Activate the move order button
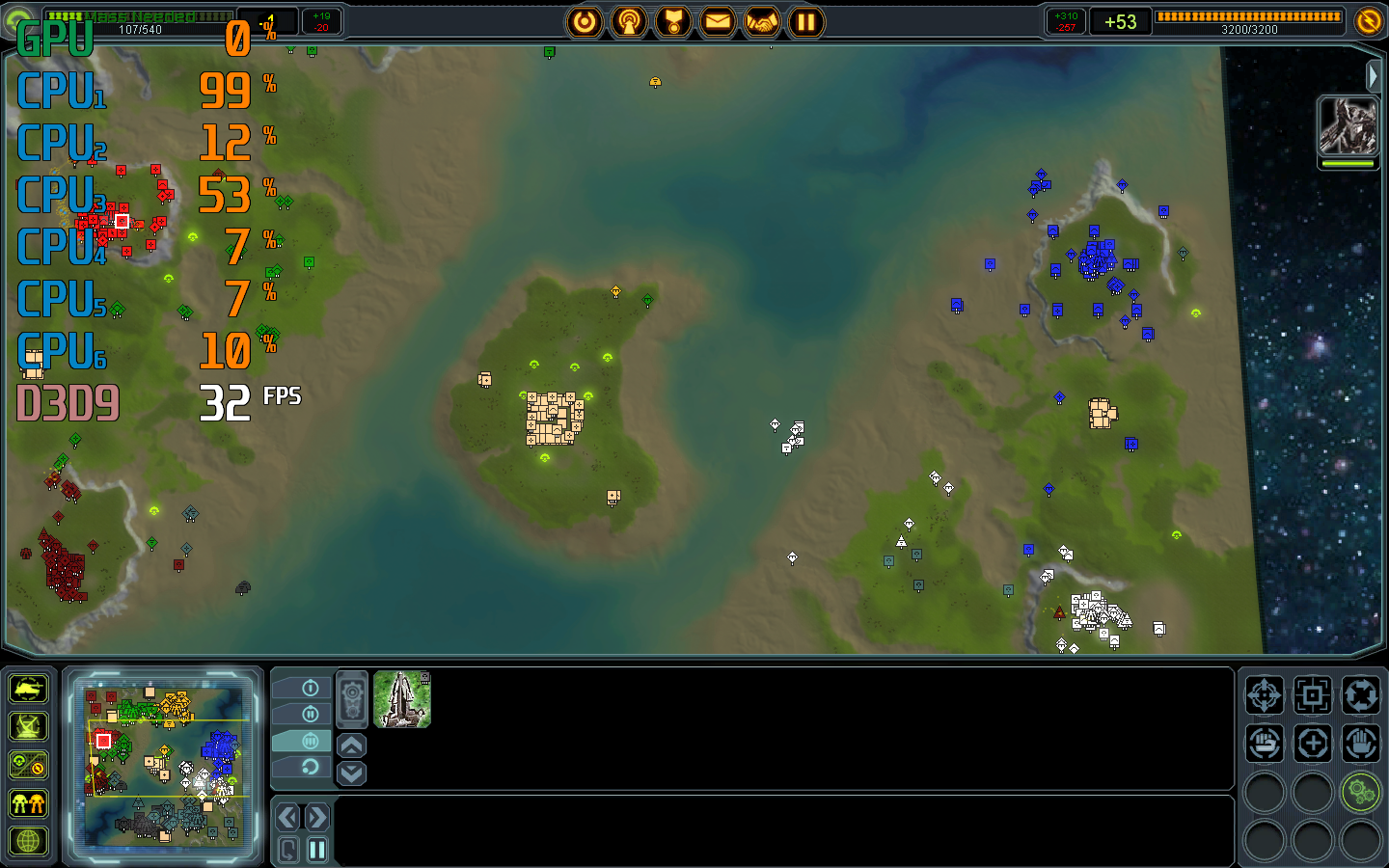 coord(1264,694)
